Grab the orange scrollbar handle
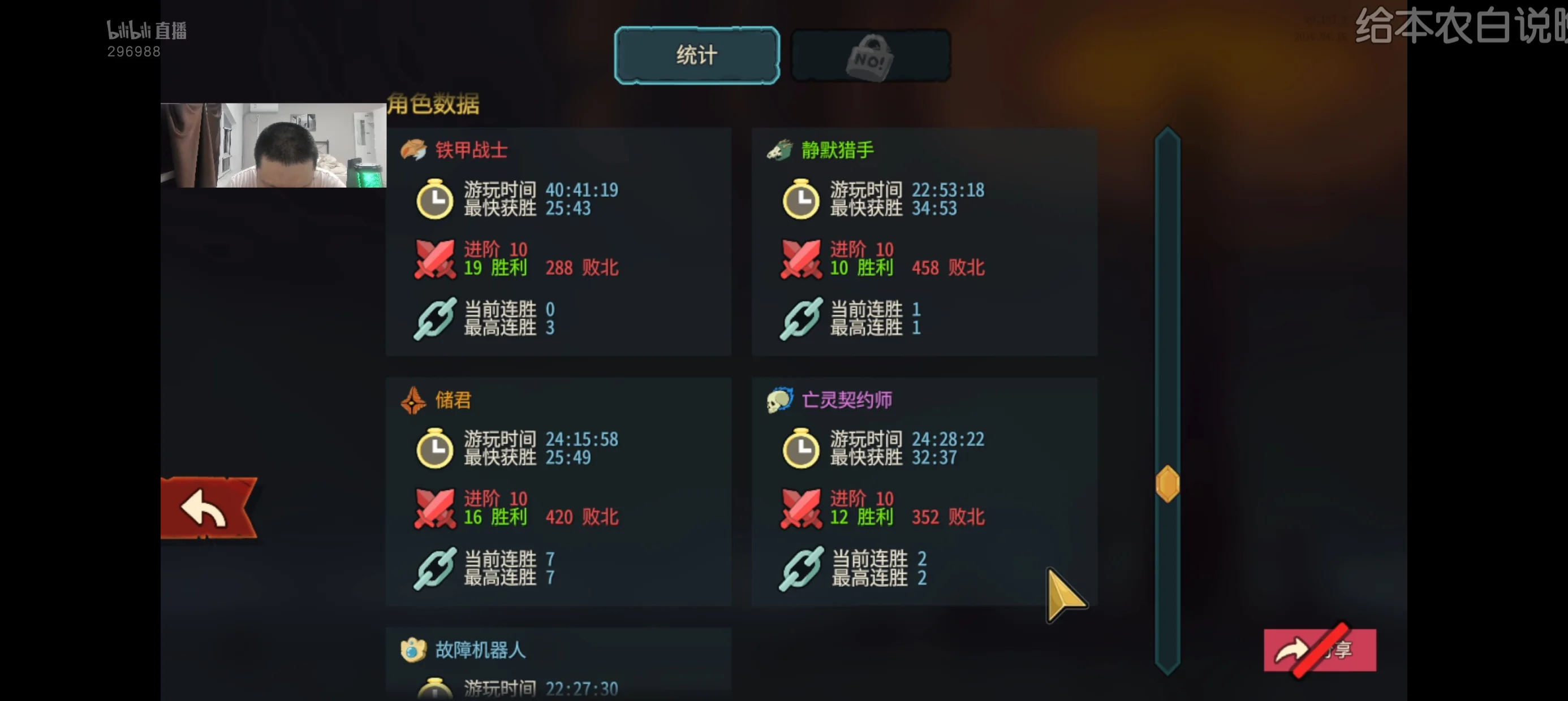Viewport: 1568px width, 701px height. [1167, 484]
